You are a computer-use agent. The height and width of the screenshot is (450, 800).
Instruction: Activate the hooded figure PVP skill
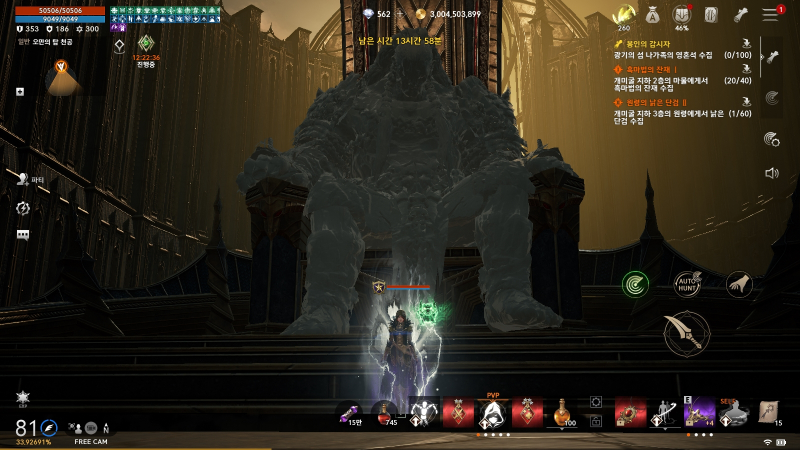point(492,412)
